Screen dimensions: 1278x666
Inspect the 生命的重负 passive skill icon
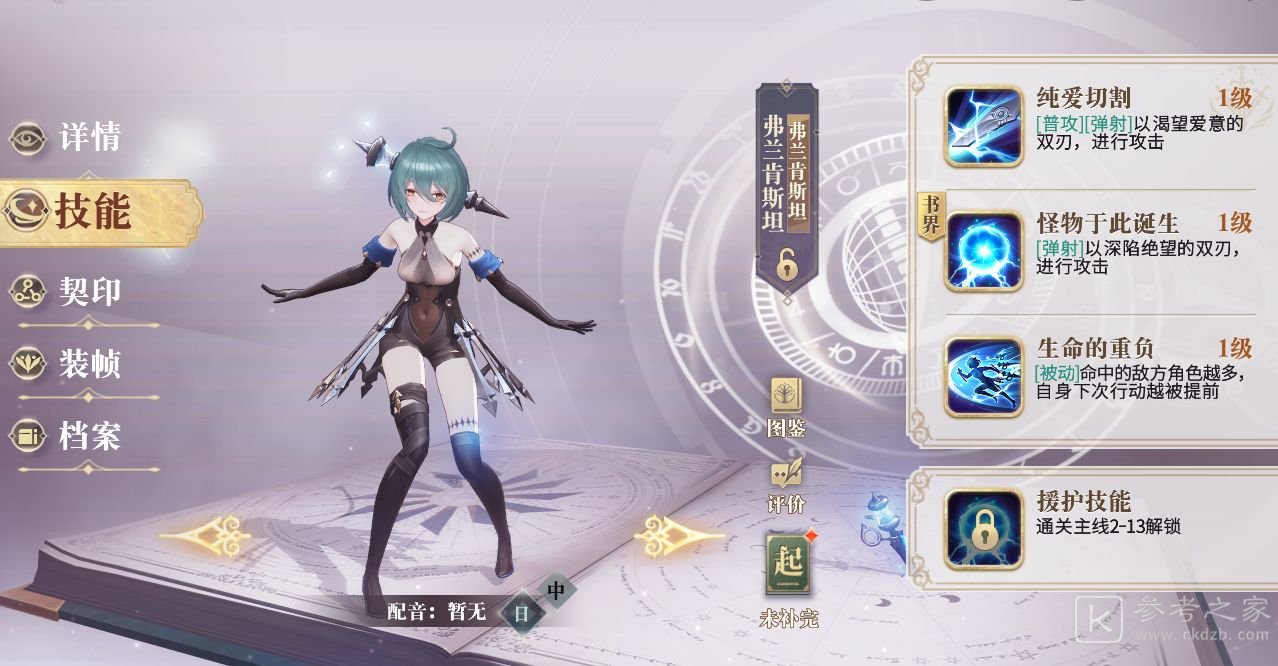click(x=983, y=376)
